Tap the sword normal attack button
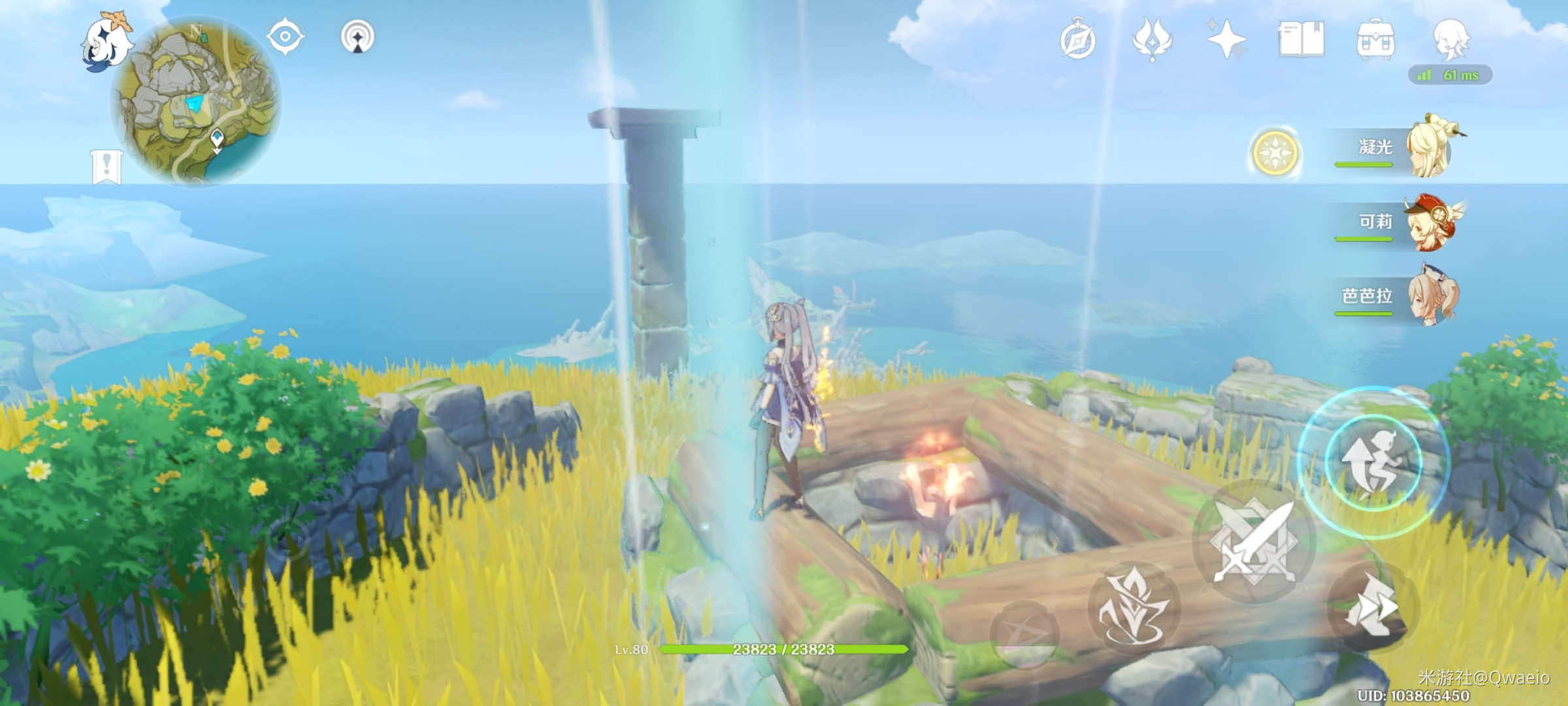This screenshot has height=706, width=1568. [1253, 543]
